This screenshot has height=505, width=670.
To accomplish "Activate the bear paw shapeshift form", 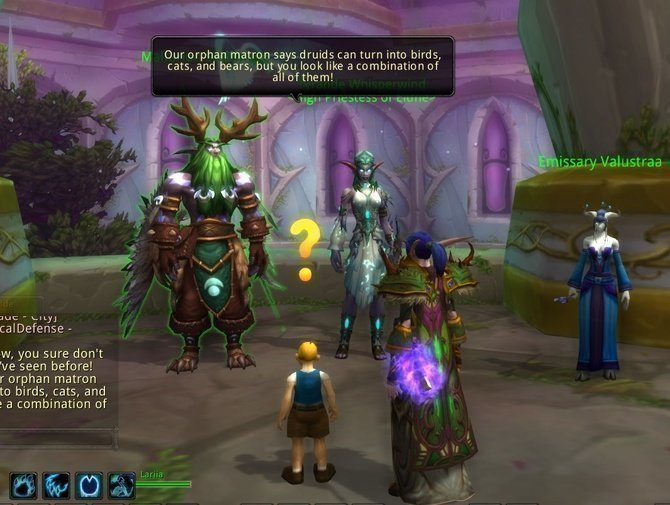I will pyautogui.click(x=24, y=486).
